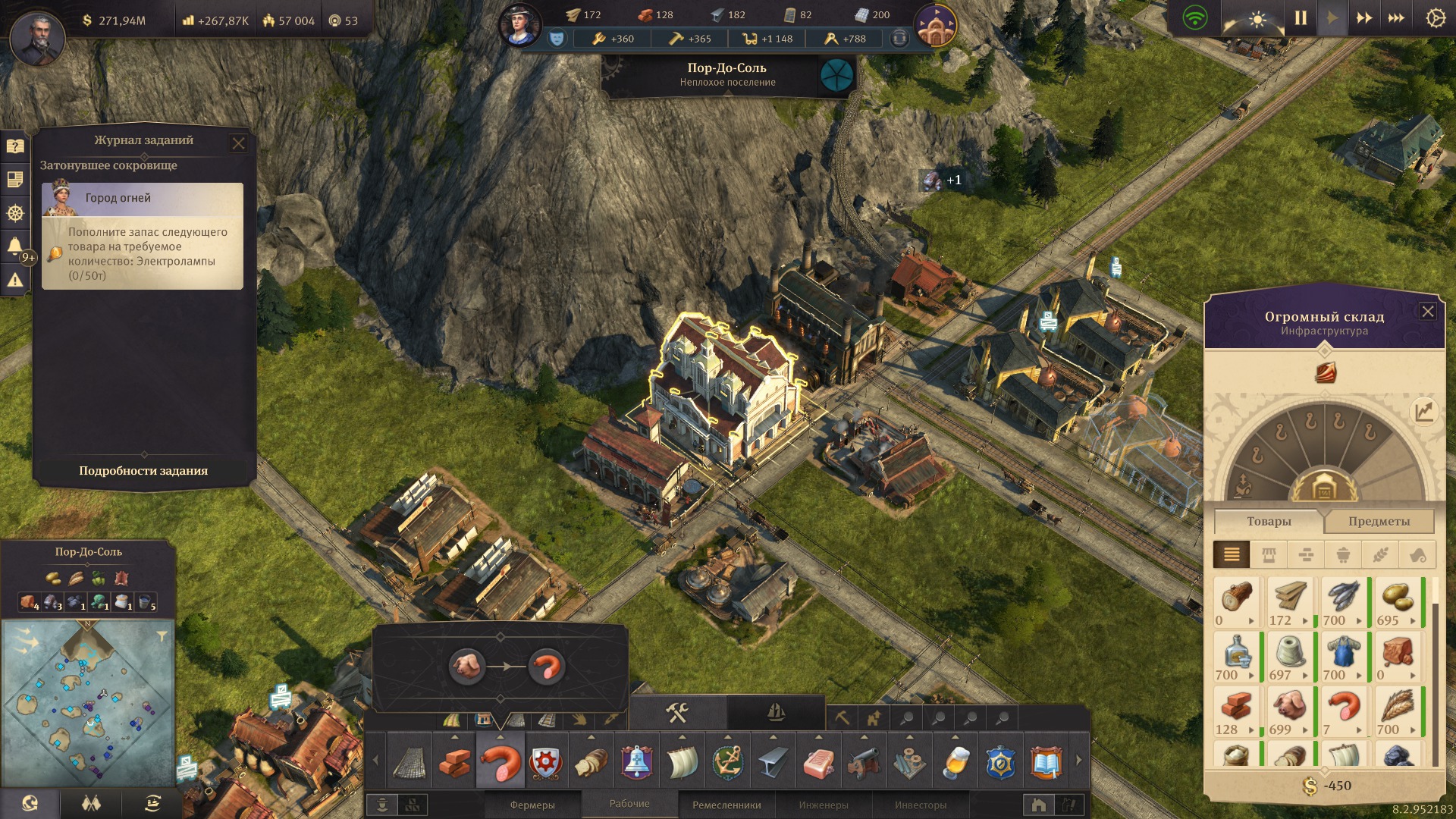The image size is (1456, 819).
Task: Choose the sausage building in build bar
Action: 500,762
